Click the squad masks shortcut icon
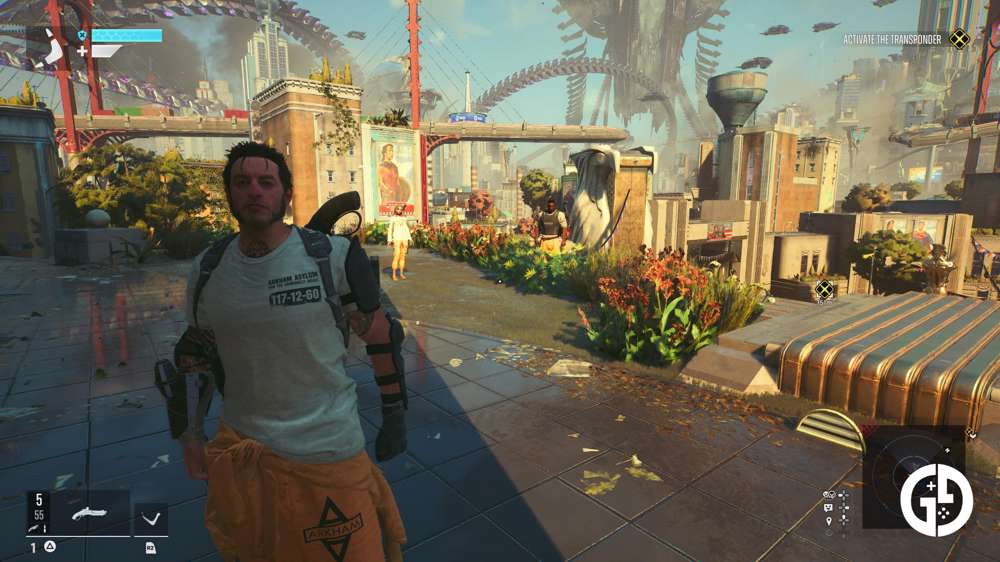This screenshot has height=562, width=1000. [829, 495]
